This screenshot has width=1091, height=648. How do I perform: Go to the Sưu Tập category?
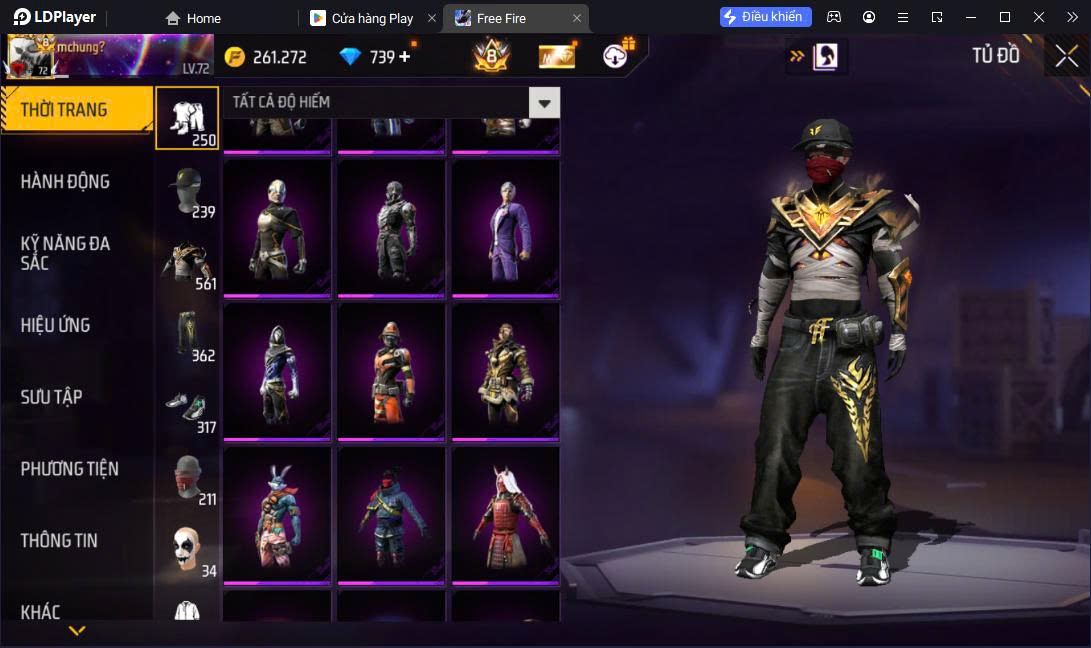coord(52,397)
